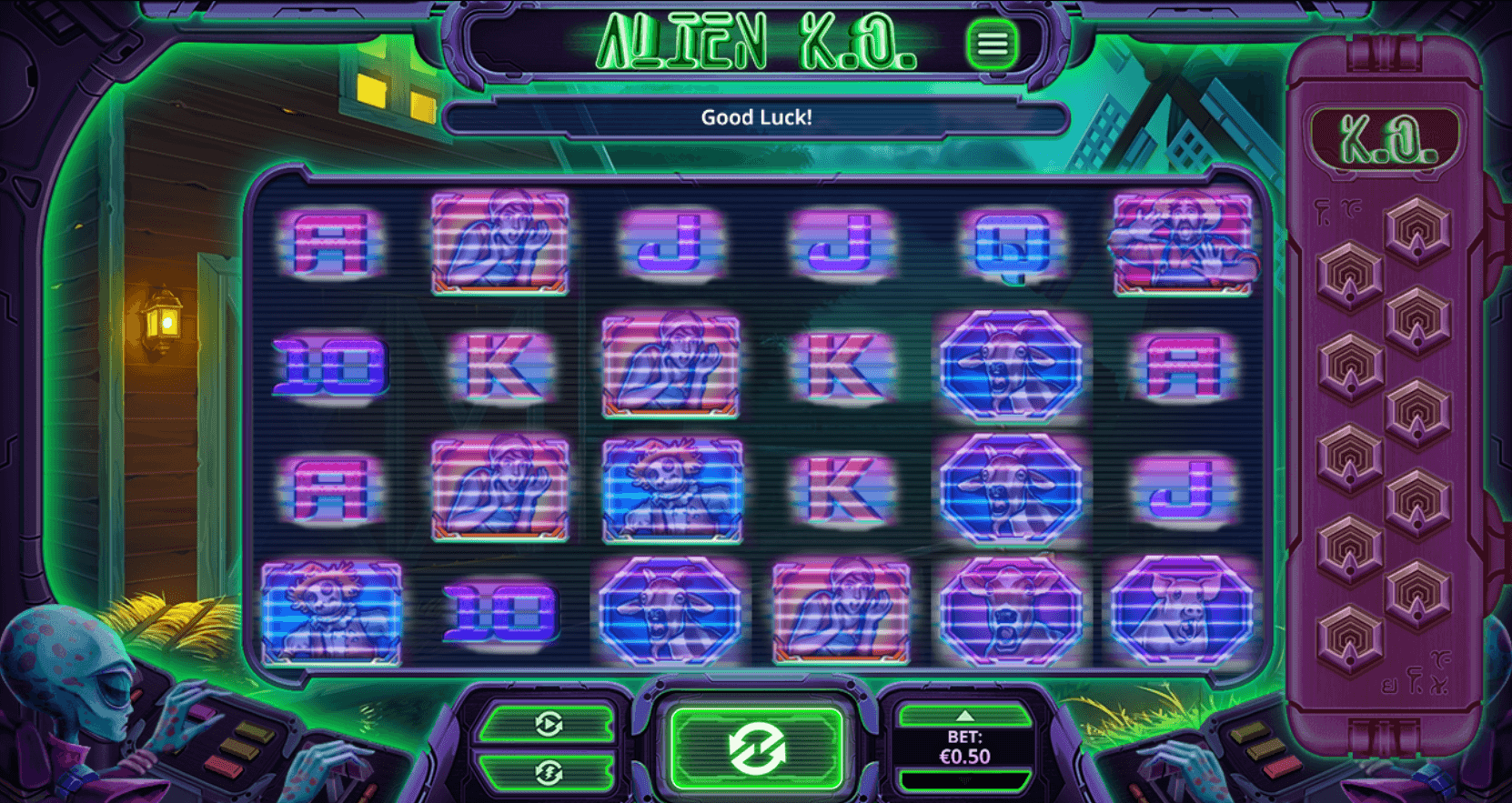Toggle the highlighted Q symbol on the top row

tap(1013, 244)
